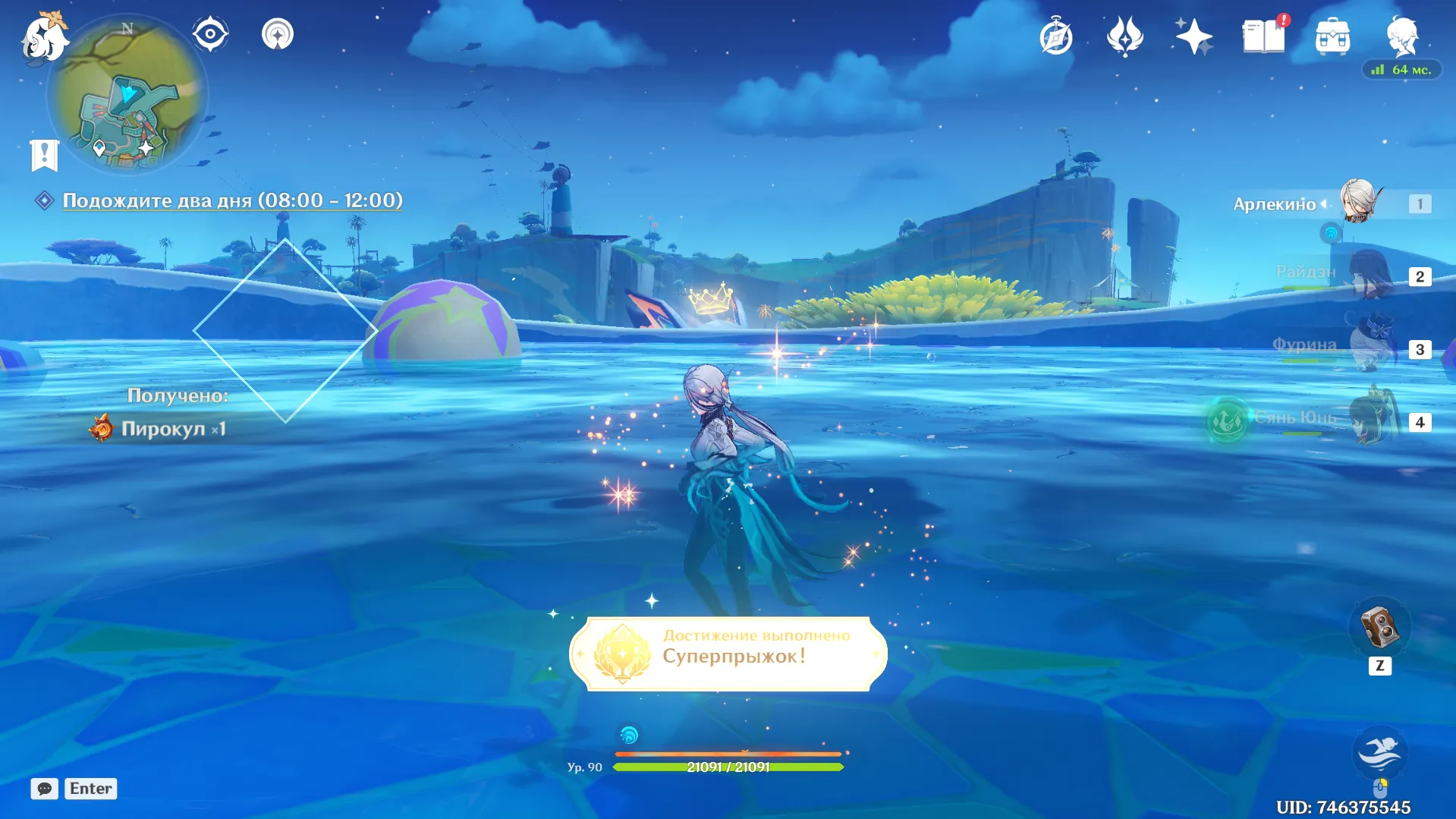The height and width of the screenshot is (819, 1456).
Task: Switch to party member Райдэн
Action: point(1370,275)
